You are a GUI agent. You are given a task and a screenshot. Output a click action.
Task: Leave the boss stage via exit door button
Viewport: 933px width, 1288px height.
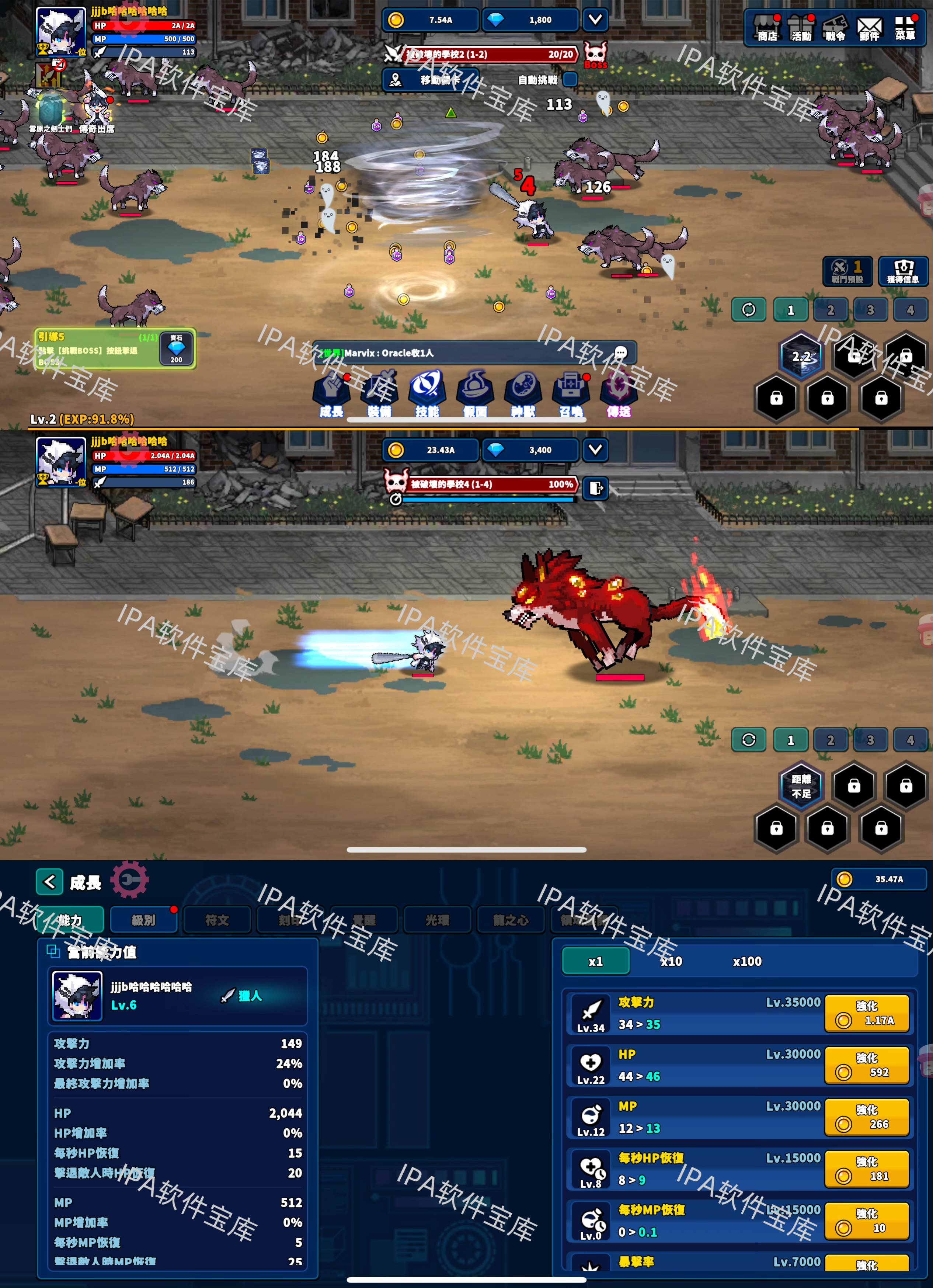point(596,488)
